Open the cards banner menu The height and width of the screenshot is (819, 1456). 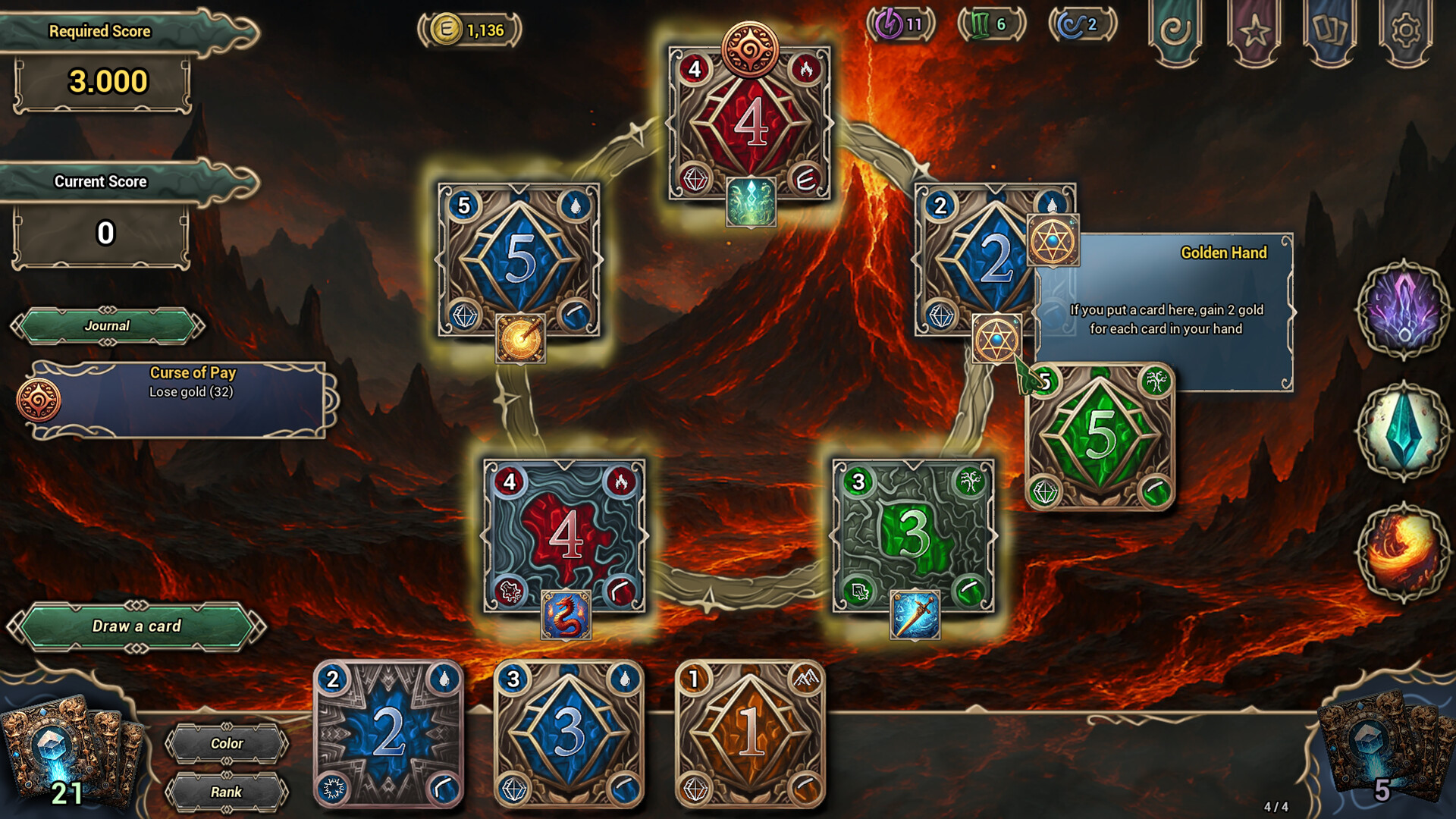click(1329, 32)
